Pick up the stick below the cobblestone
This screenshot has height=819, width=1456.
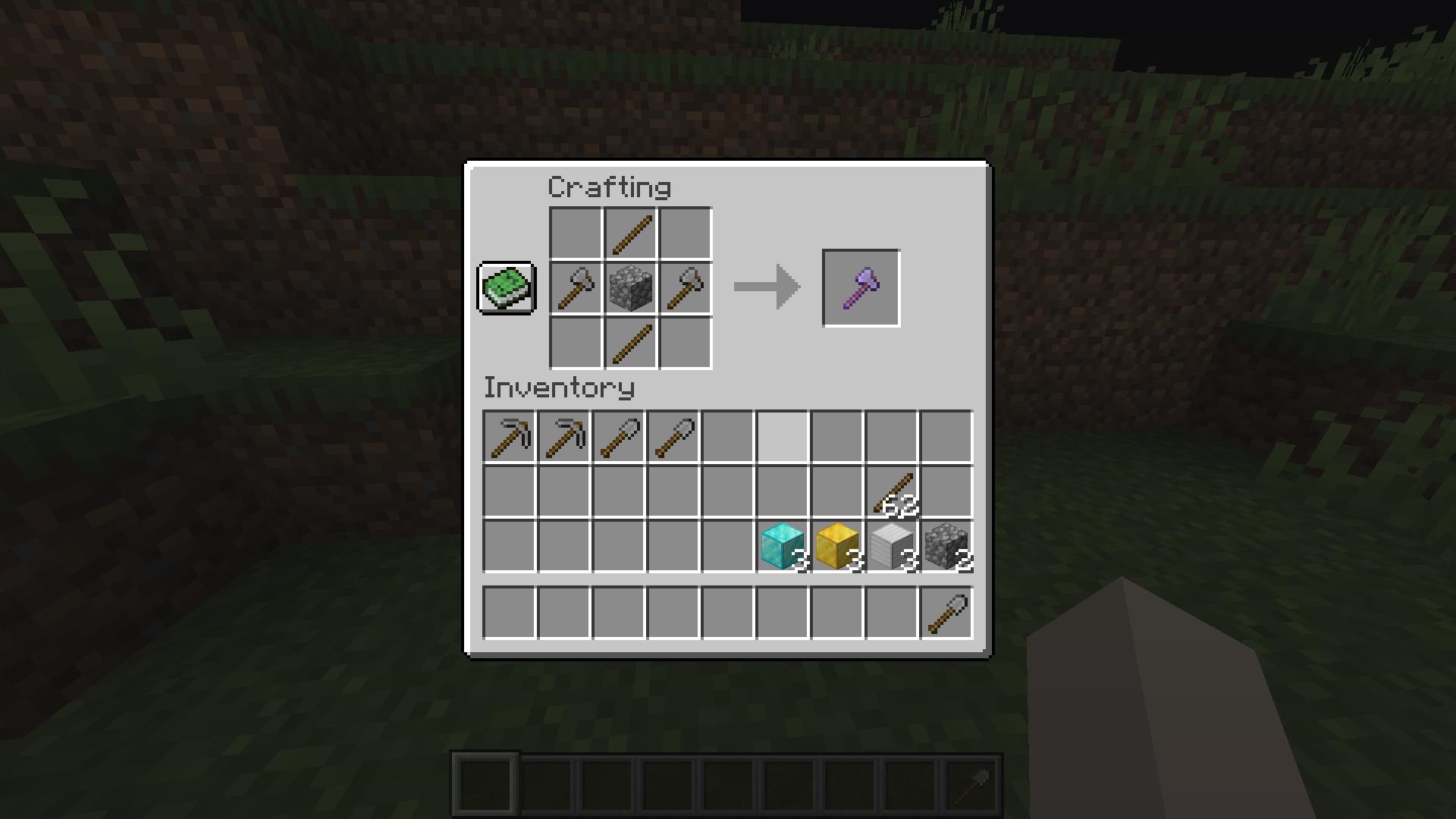point(629,343)
